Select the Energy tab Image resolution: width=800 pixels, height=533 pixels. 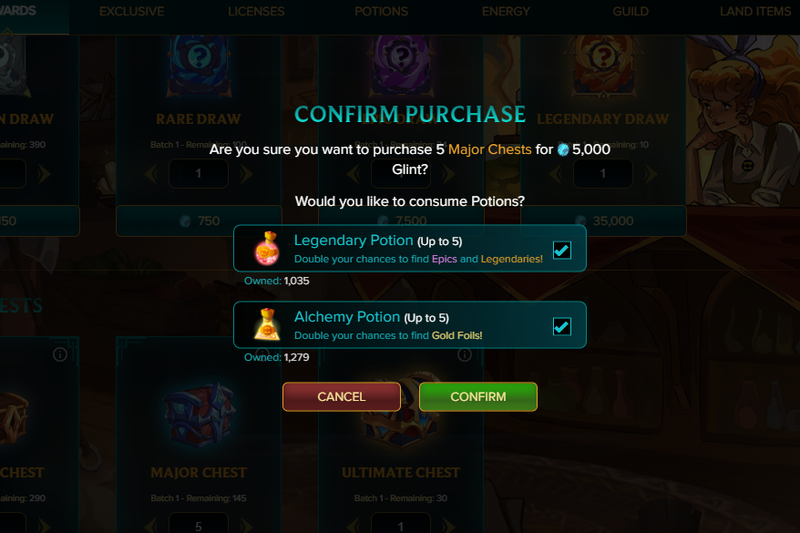click(506, 12)
